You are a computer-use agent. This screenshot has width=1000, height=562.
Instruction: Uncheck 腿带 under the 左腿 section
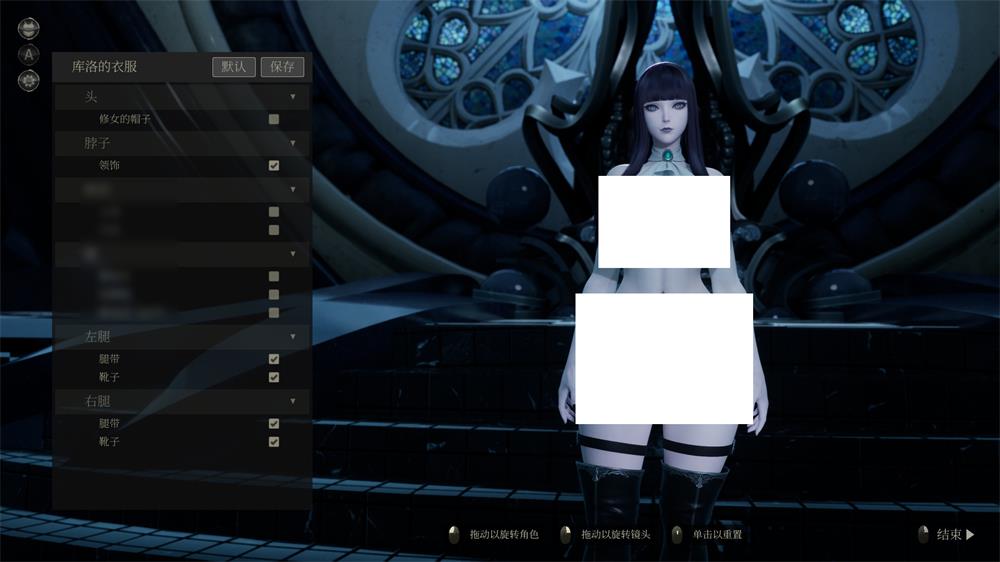274,359
